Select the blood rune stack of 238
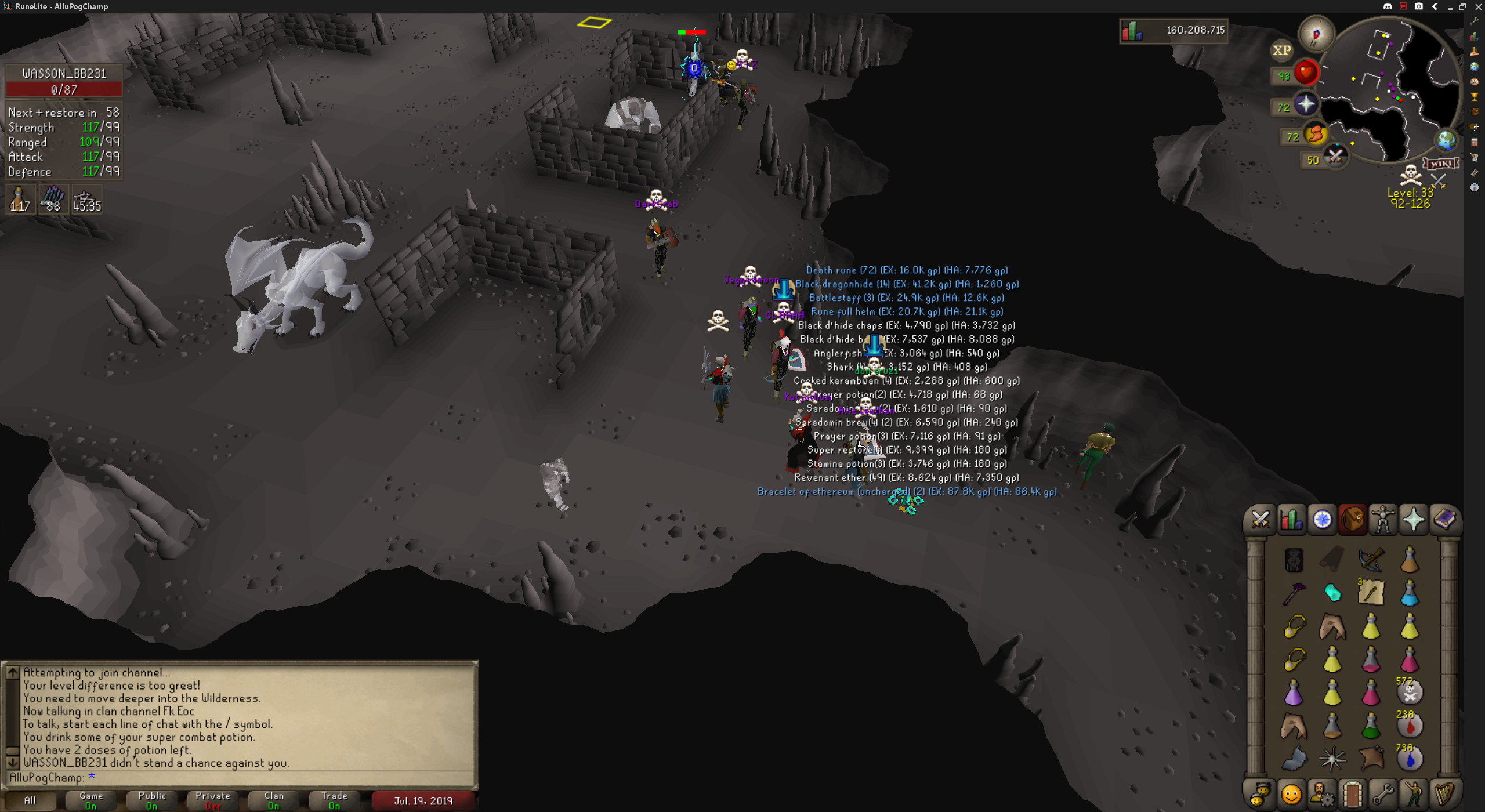Screen dimensions: 1485x812 [1410, 725]
